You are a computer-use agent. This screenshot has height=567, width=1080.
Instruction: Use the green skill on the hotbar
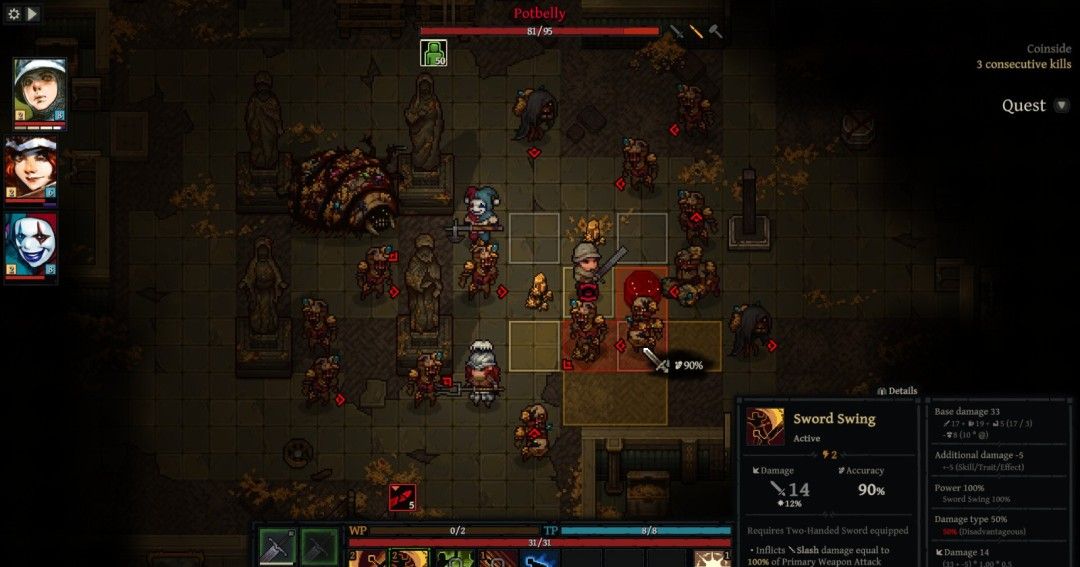coord(455,559)
